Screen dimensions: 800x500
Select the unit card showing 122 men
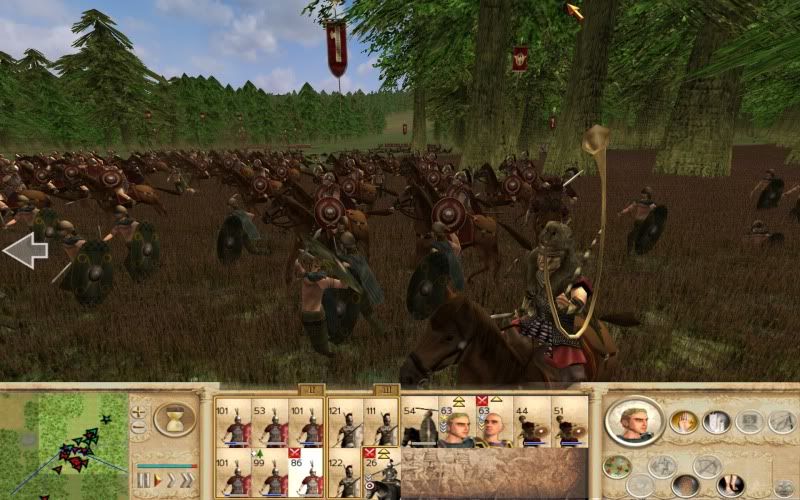coord(345,474)
